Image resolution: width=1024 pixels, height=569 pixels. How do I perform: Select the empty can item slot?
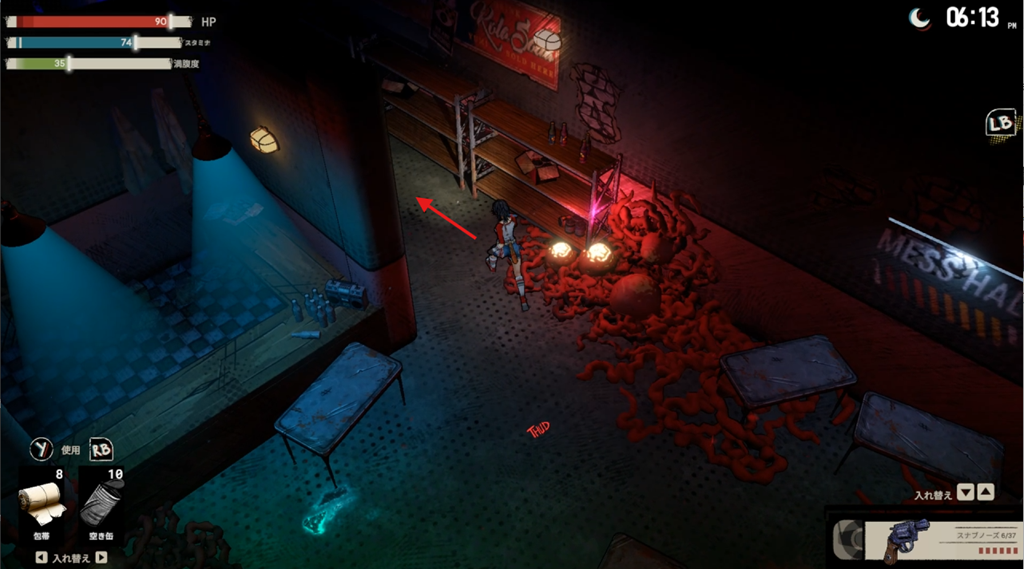click(x=101, y=503)
